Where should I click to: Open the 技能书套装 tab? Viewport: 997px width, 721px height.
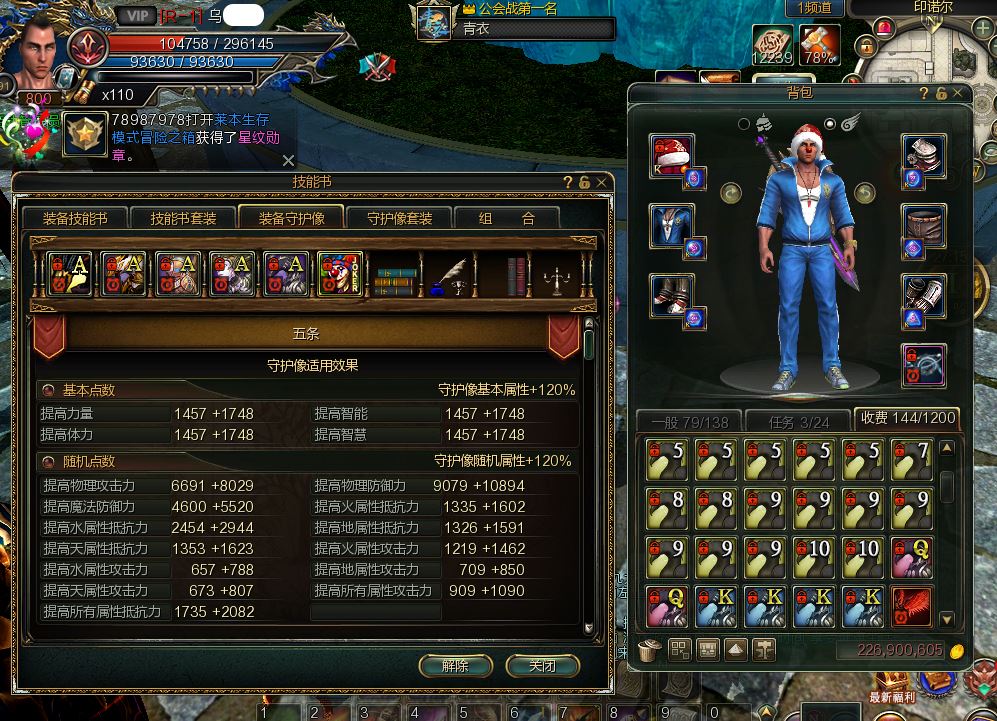pos(183,218)
